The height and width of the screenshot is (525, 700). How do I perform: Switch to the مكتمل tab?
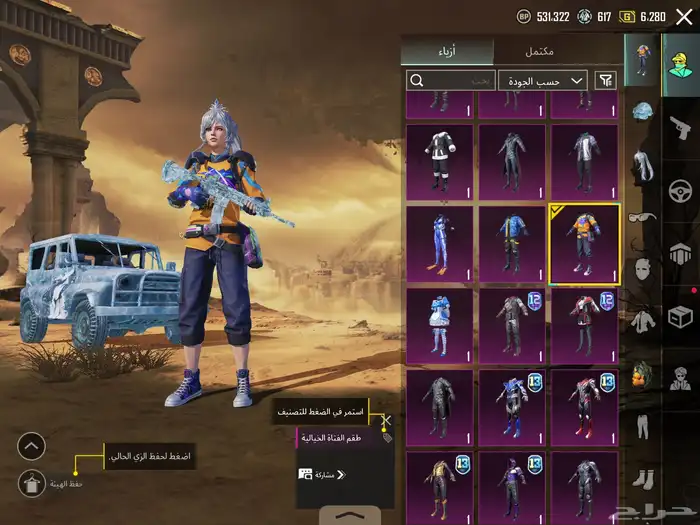pyautogui.click(x=540, y=51)
